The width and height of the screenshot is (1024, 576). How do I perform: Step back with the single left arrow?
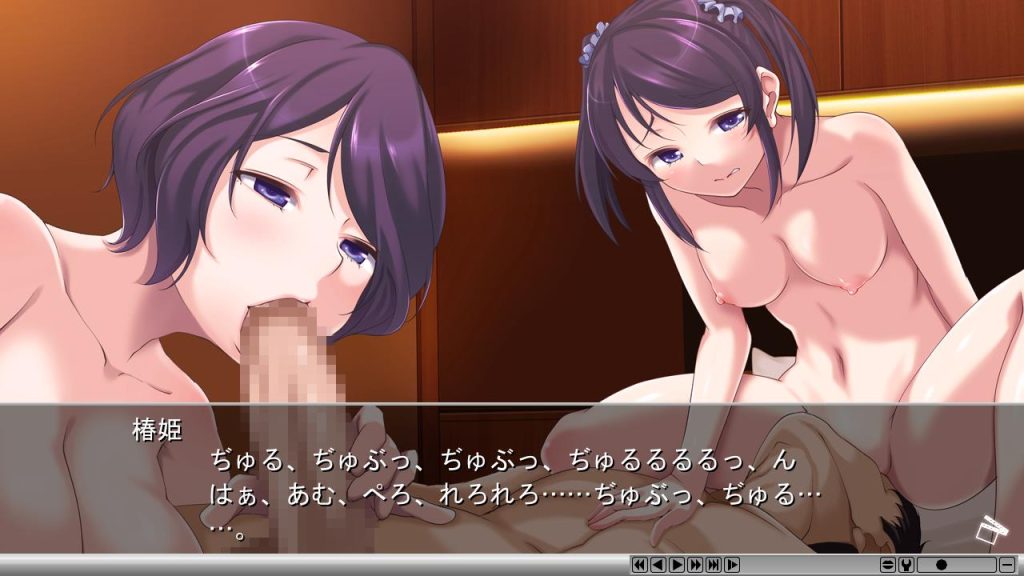(657, 565)
